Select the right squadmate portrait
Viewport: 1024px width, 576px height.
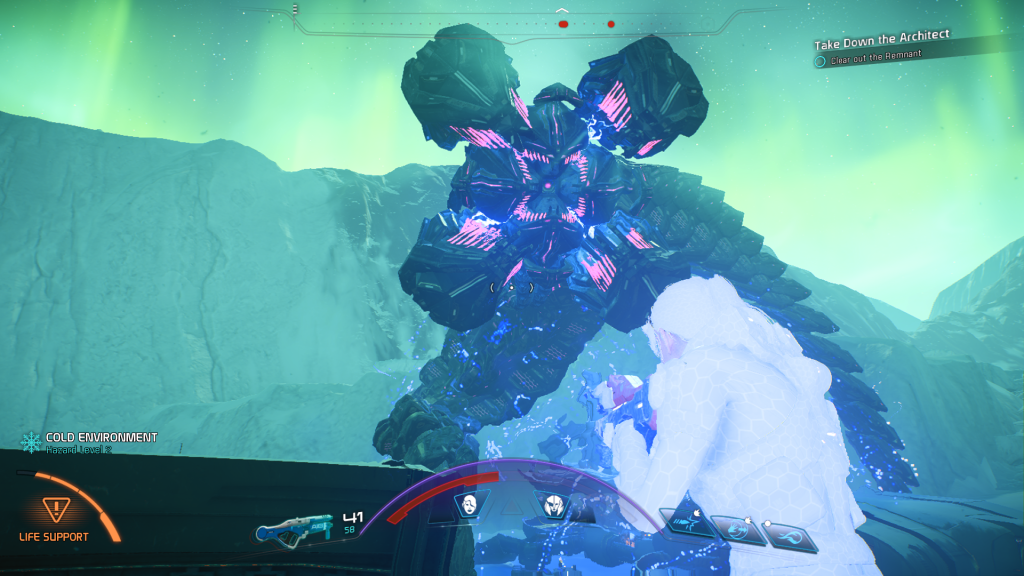coord(553,506)
